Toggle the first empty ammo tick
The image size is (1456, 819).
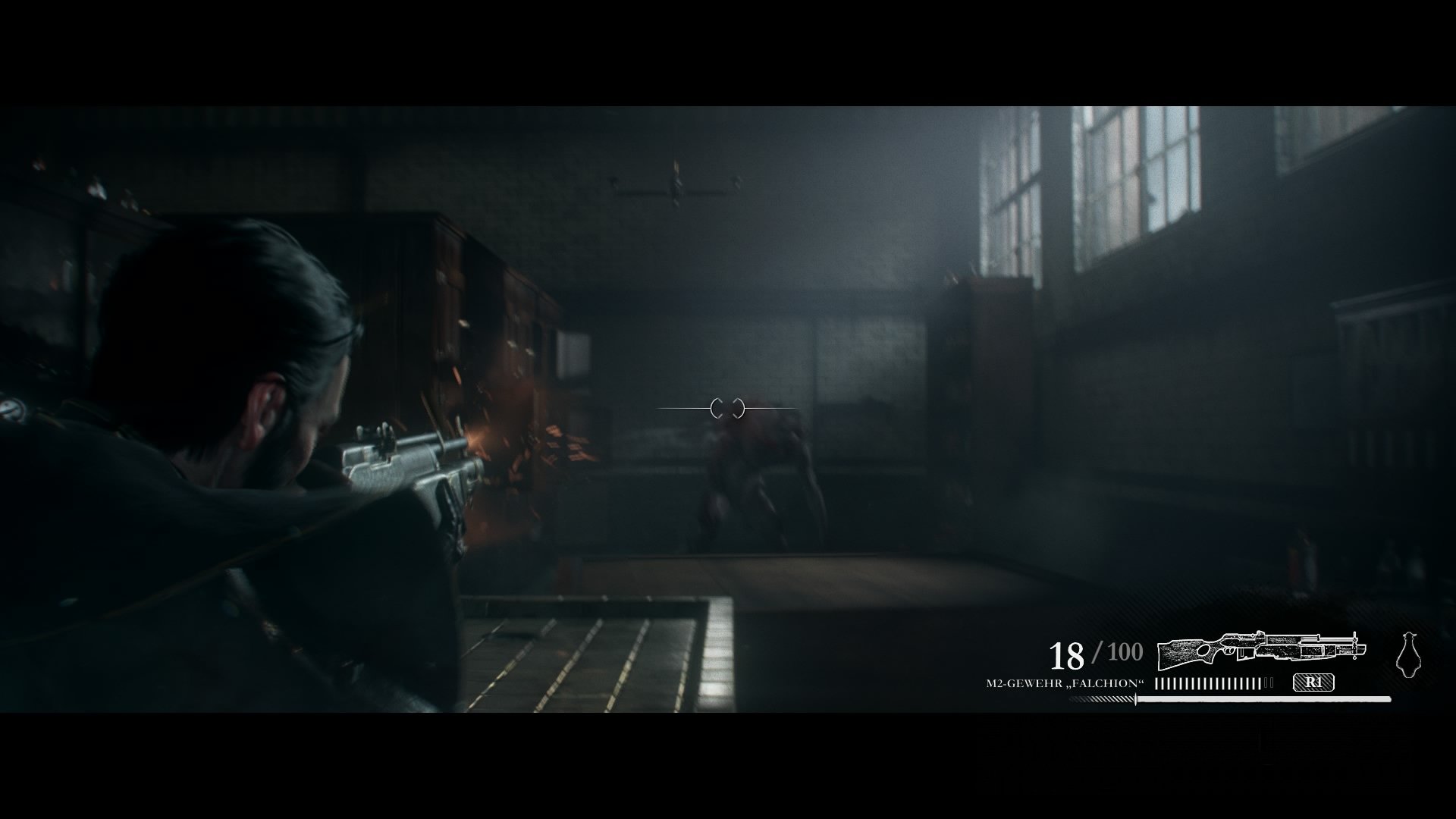[x=1267, y=682]
